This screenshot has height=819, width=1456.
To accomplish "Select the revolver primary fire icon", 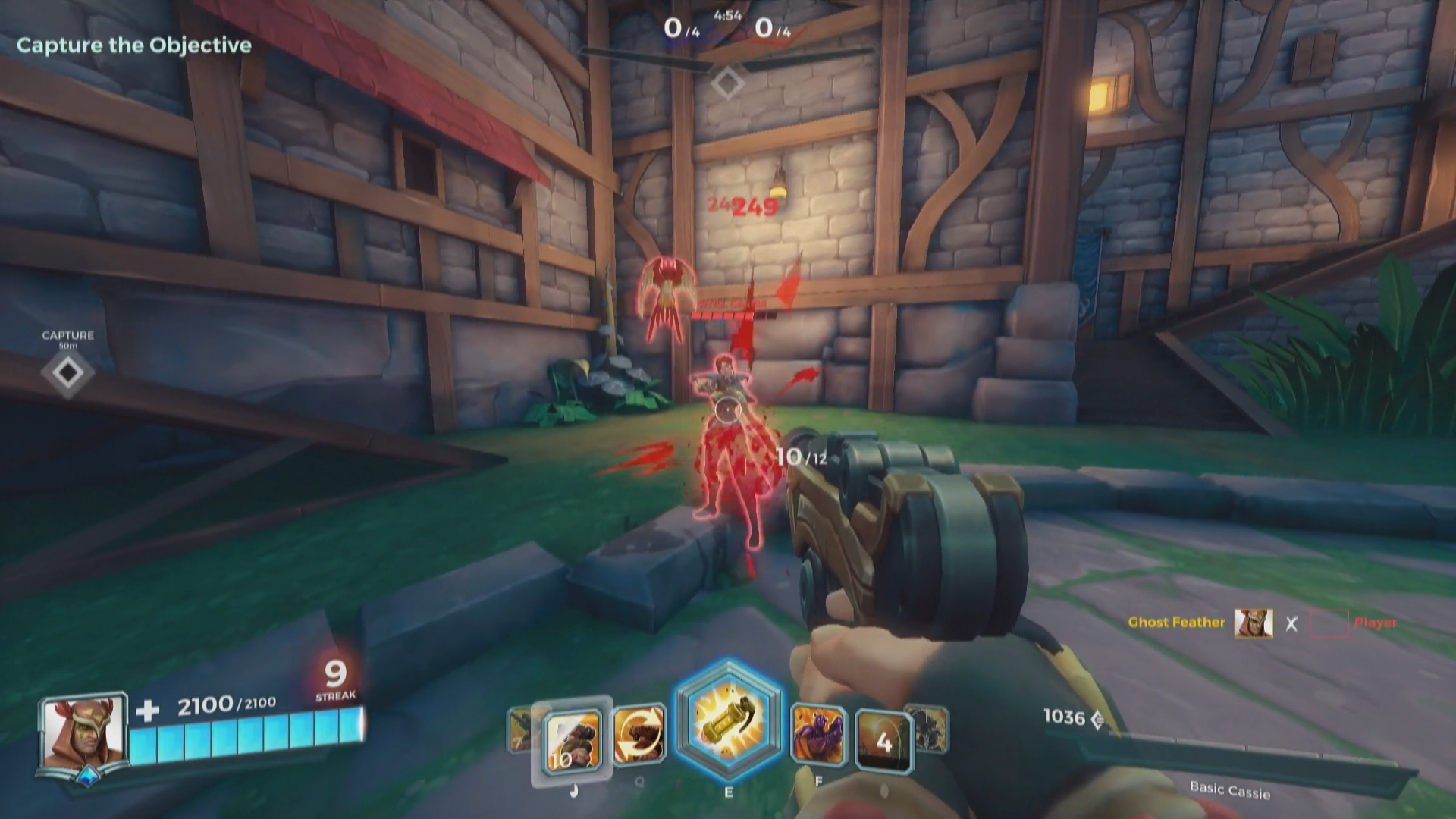I will [x=573, y=740].
